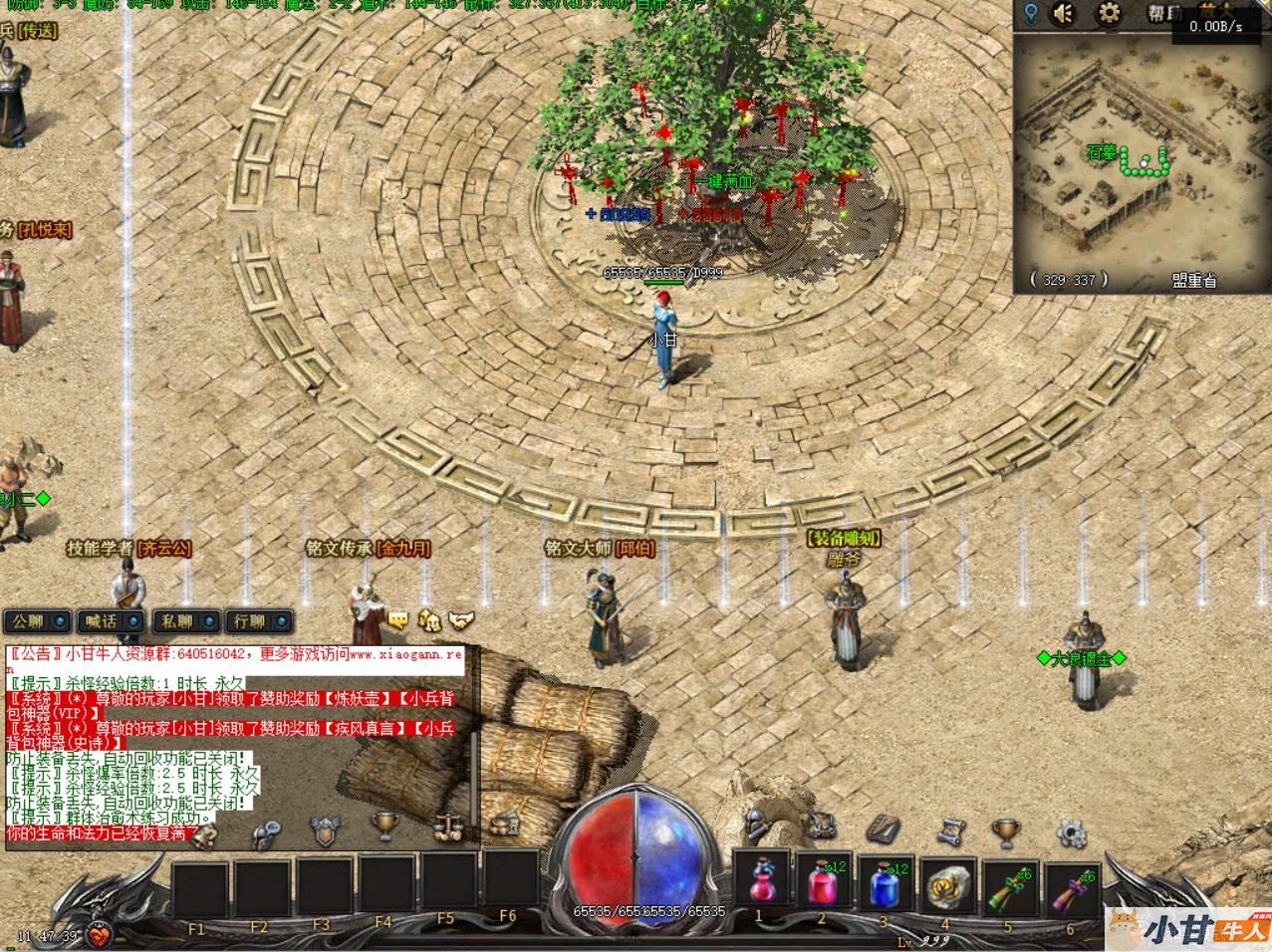Open settings via the gear icon above minimap
The height and width of the screenshot is (952, 1272).
(1108, 14)
